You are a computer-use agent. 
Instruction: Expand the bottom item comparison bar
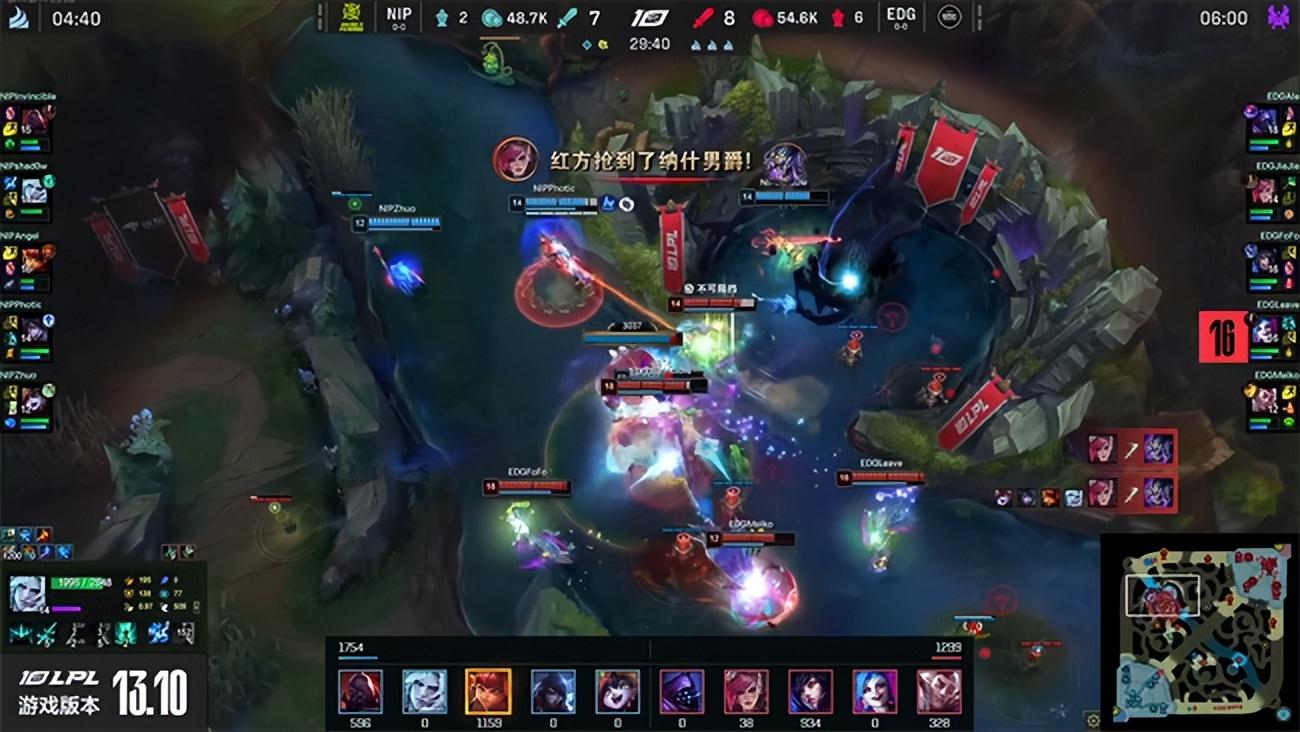pos(650,690)
